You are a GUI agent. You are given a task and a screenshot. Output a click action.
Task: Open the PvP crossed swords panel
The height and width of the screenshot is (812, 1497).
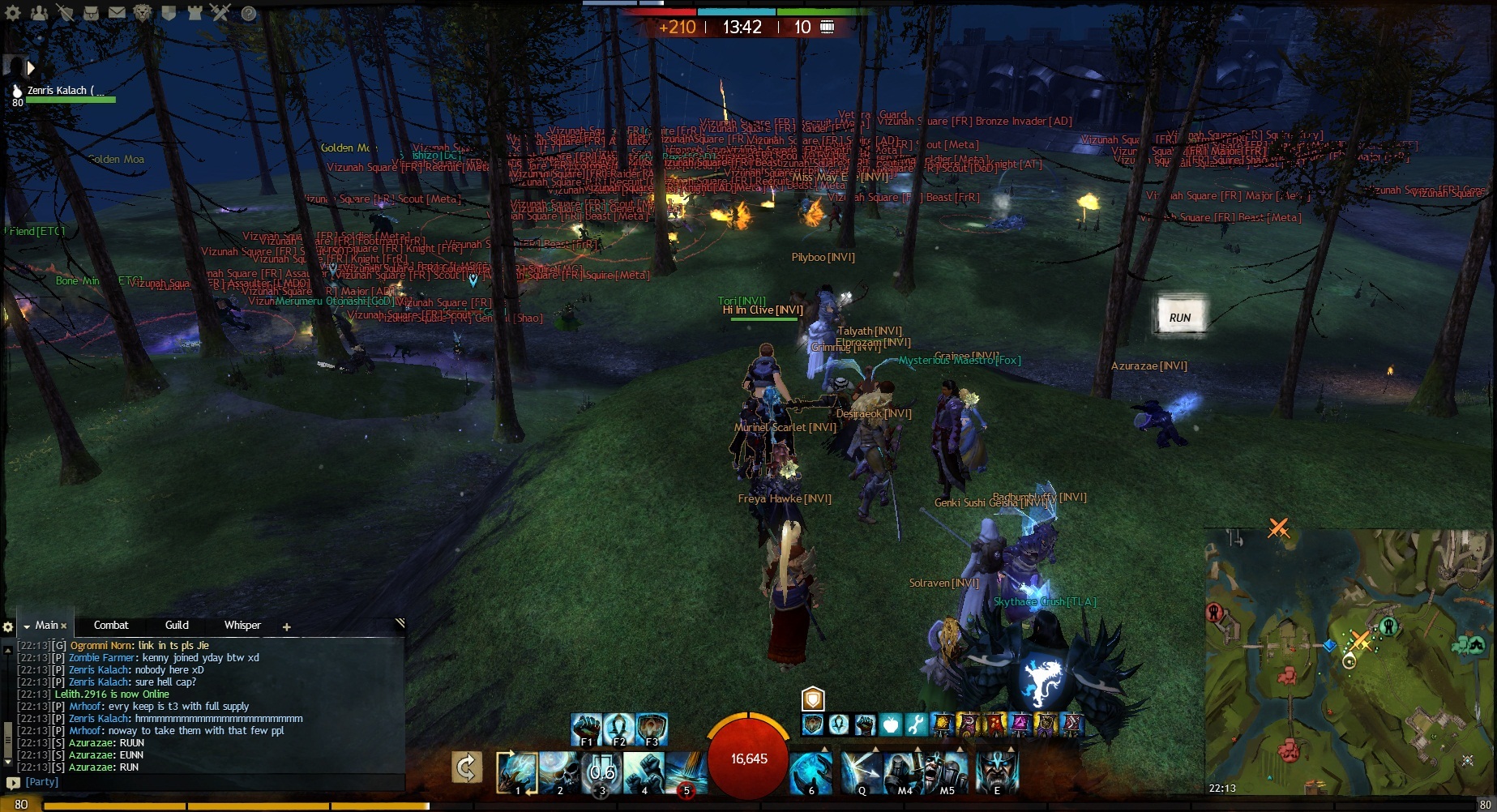point(220,12)
